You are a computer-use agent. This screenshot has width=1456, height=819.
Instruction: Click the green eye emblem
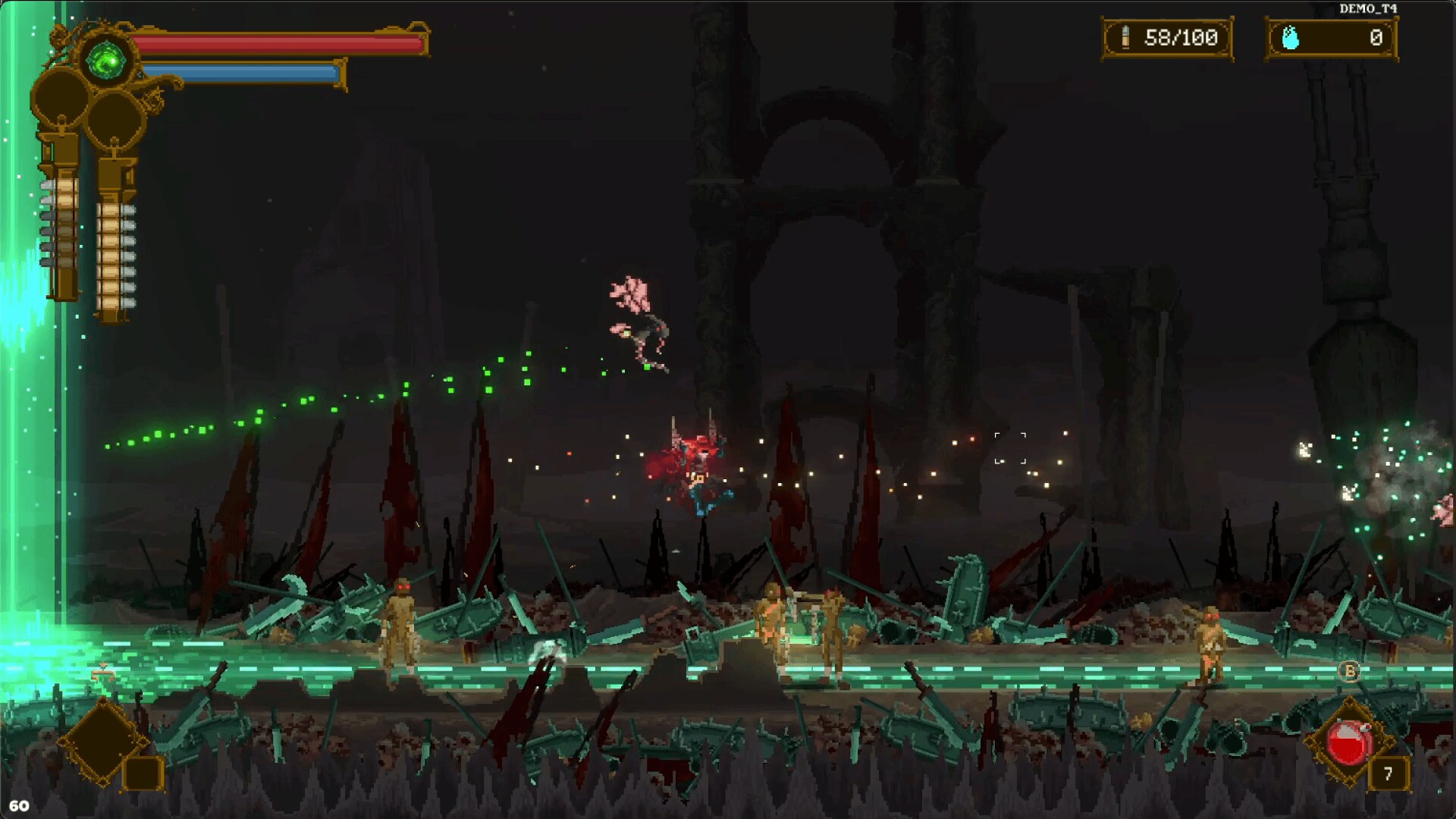pyautogui.click(x=105, y=61)
